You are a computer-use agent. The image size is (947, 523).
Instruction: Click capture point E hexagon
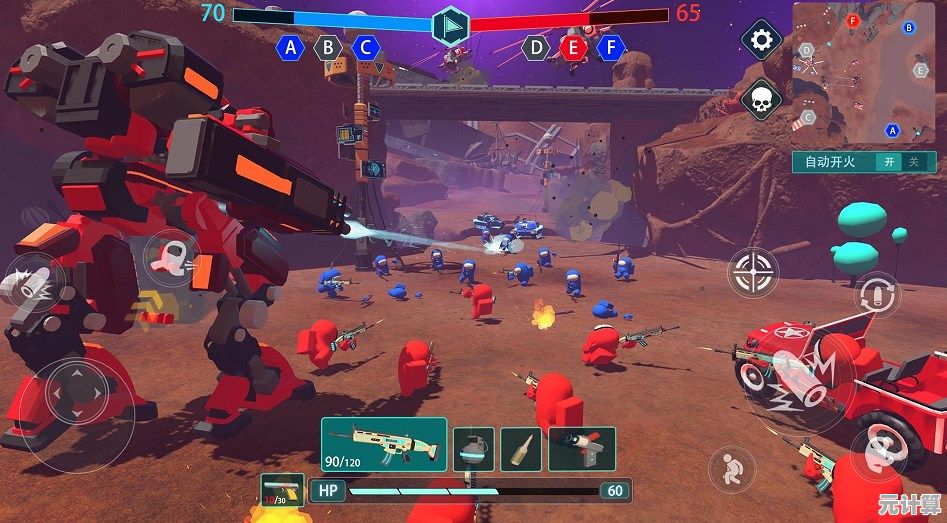click(x=573, y=47)
